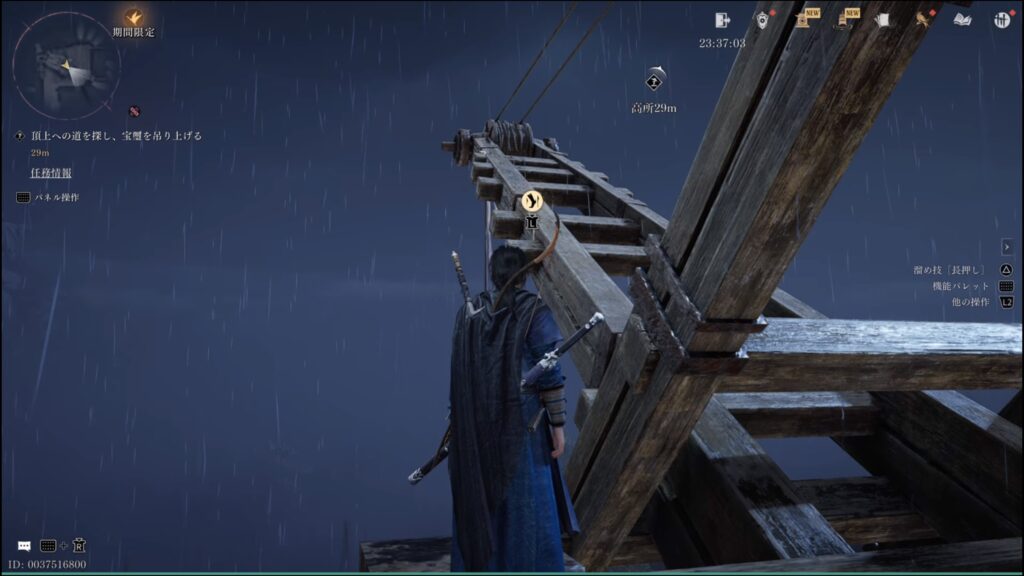The width and height of the screenshot is (1024, 576).
Task: Open the open-book journal icon
Action: coord(962,20)
